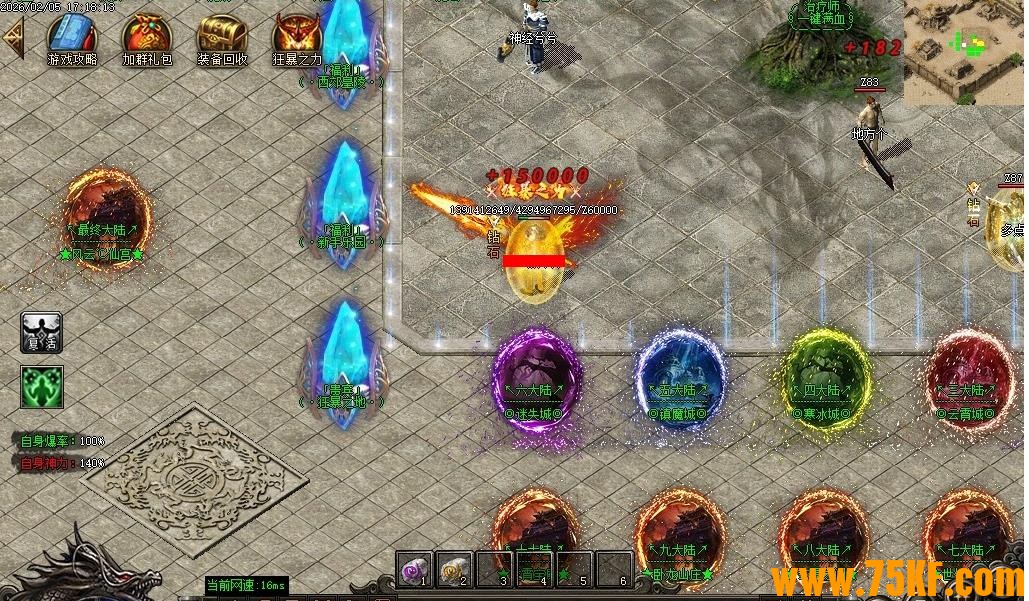Open the 装备回收 treasure chest menu
The height and width of the screenshot is (601, 1029).
click(222, 36)
